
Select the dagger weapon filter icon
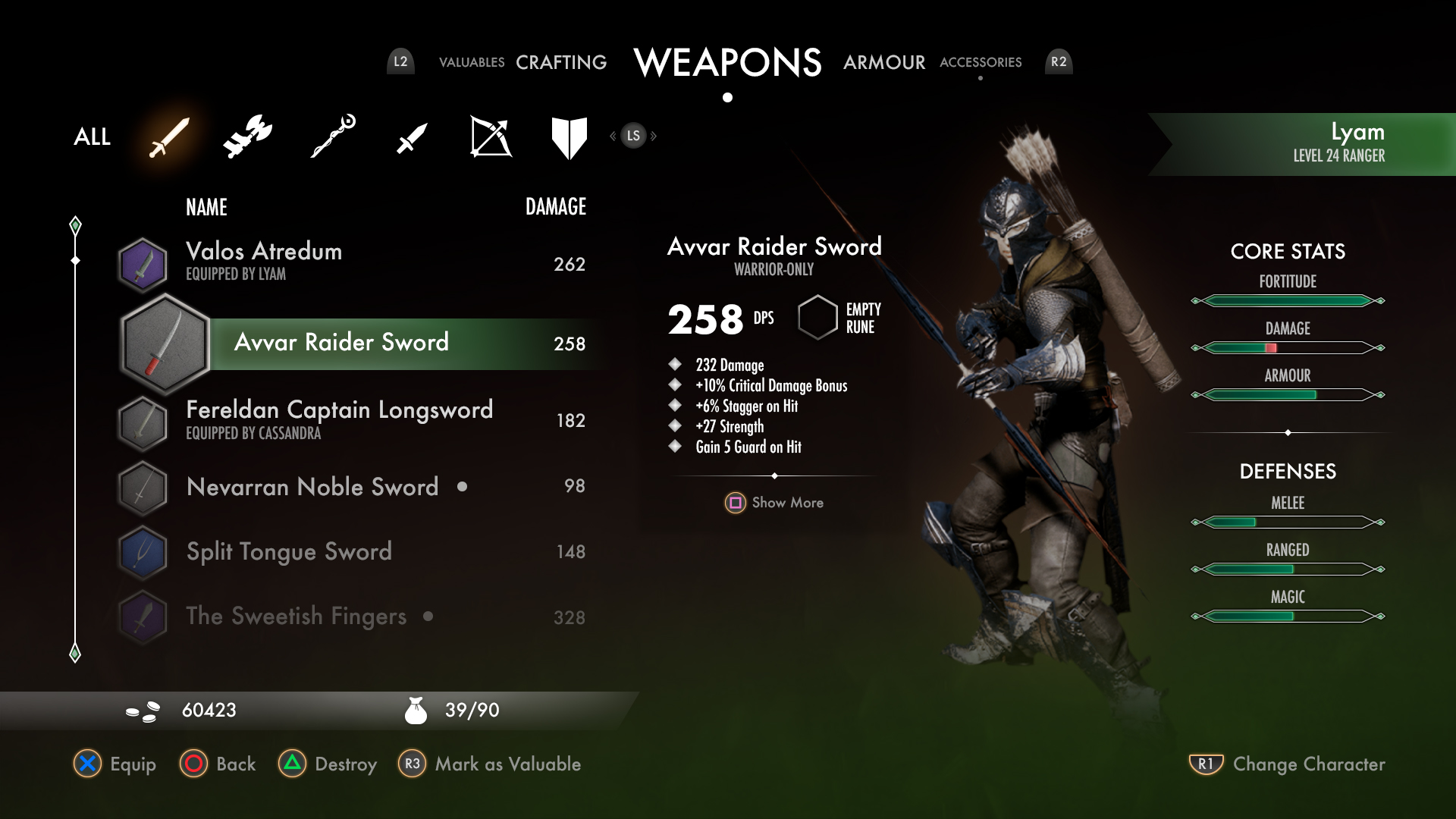point(410,138)
